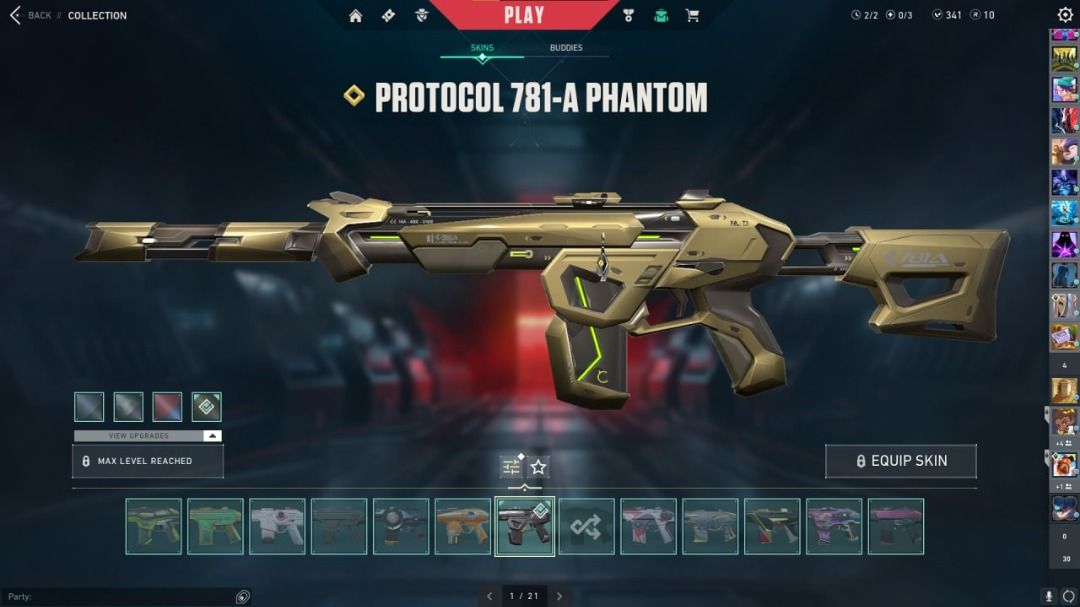Open the skin filter sliders icon
The image size is (1080, 607).
tap(511, 467)
